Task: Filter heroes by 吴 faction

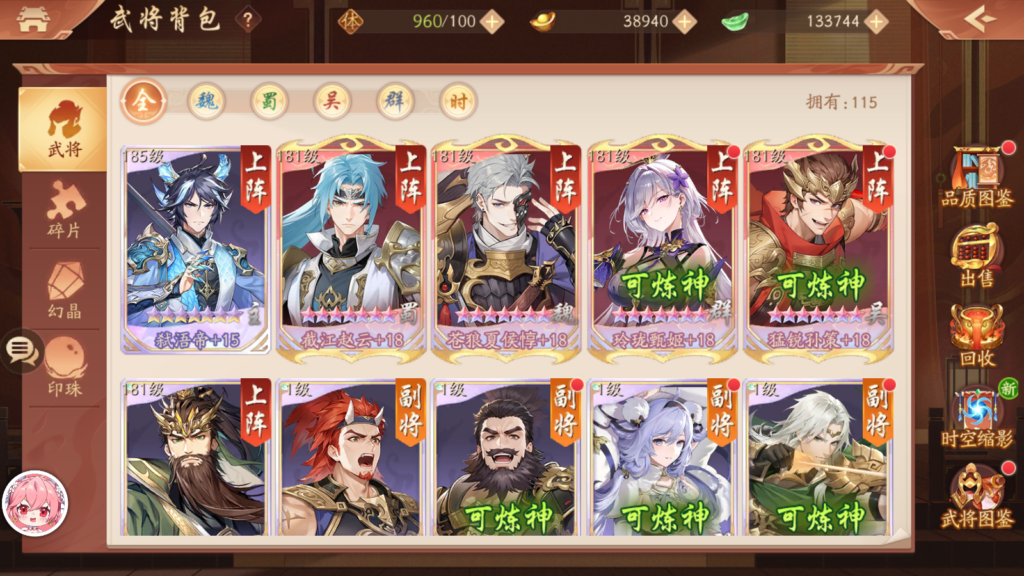Action: [x=332, y=101]
